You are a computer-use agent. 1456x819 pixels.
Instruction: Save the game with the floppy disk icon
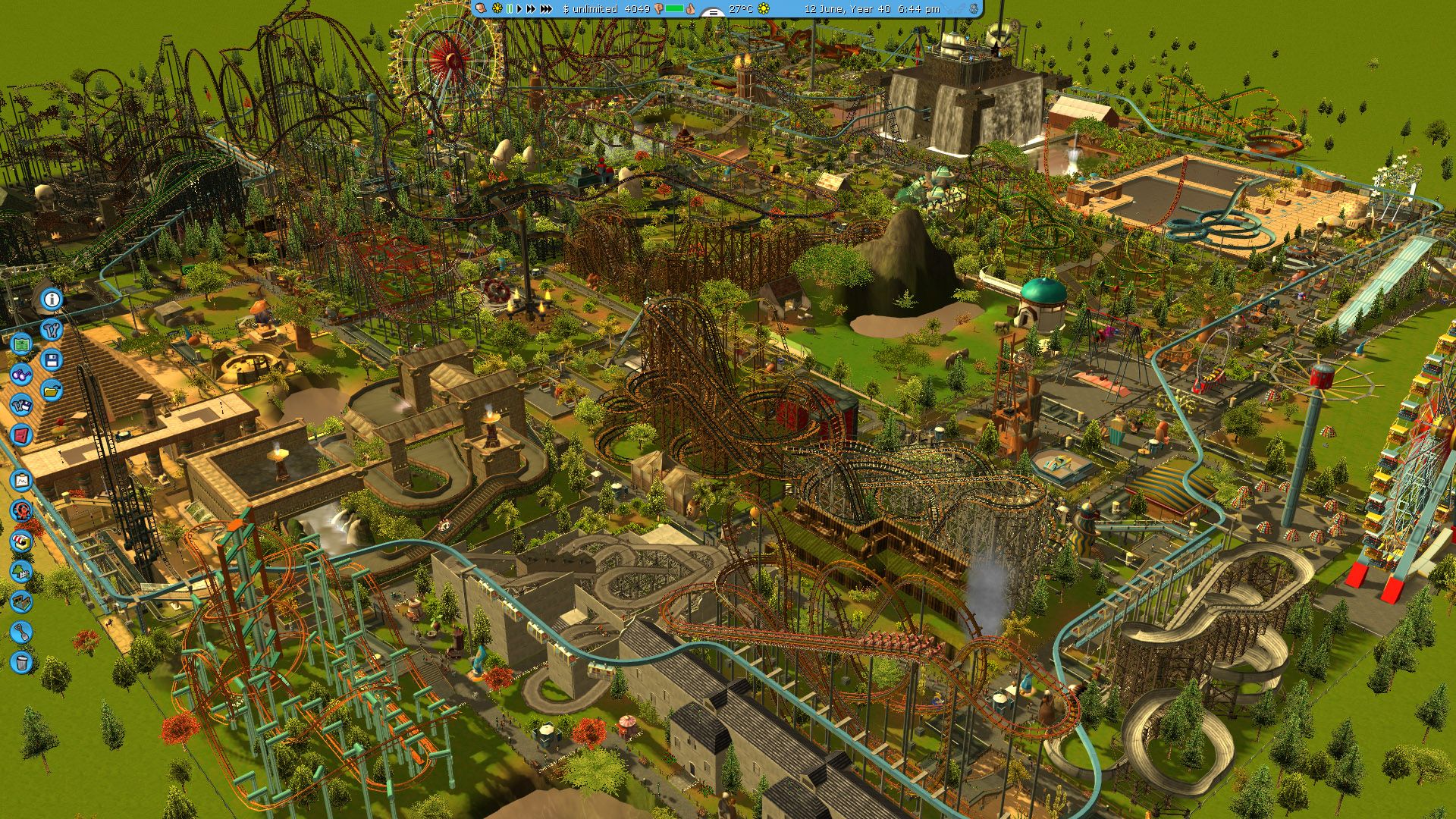pos(50,359)
